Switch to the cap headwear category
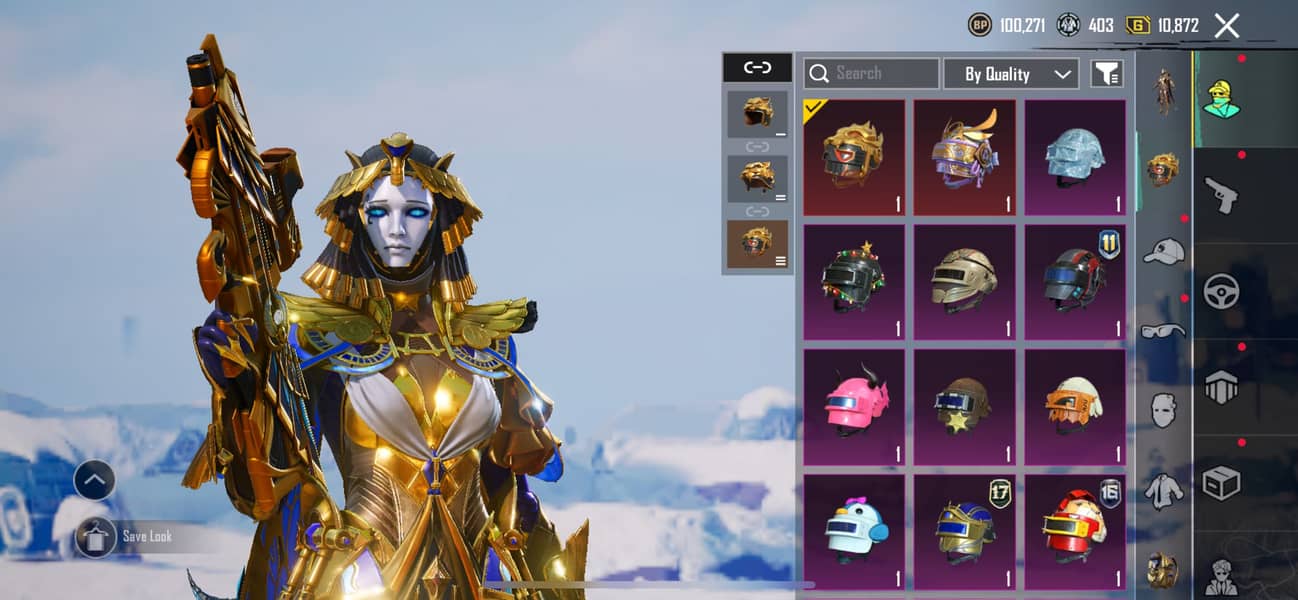This screenshot has height=600, width=1298. click(1162, 251)
